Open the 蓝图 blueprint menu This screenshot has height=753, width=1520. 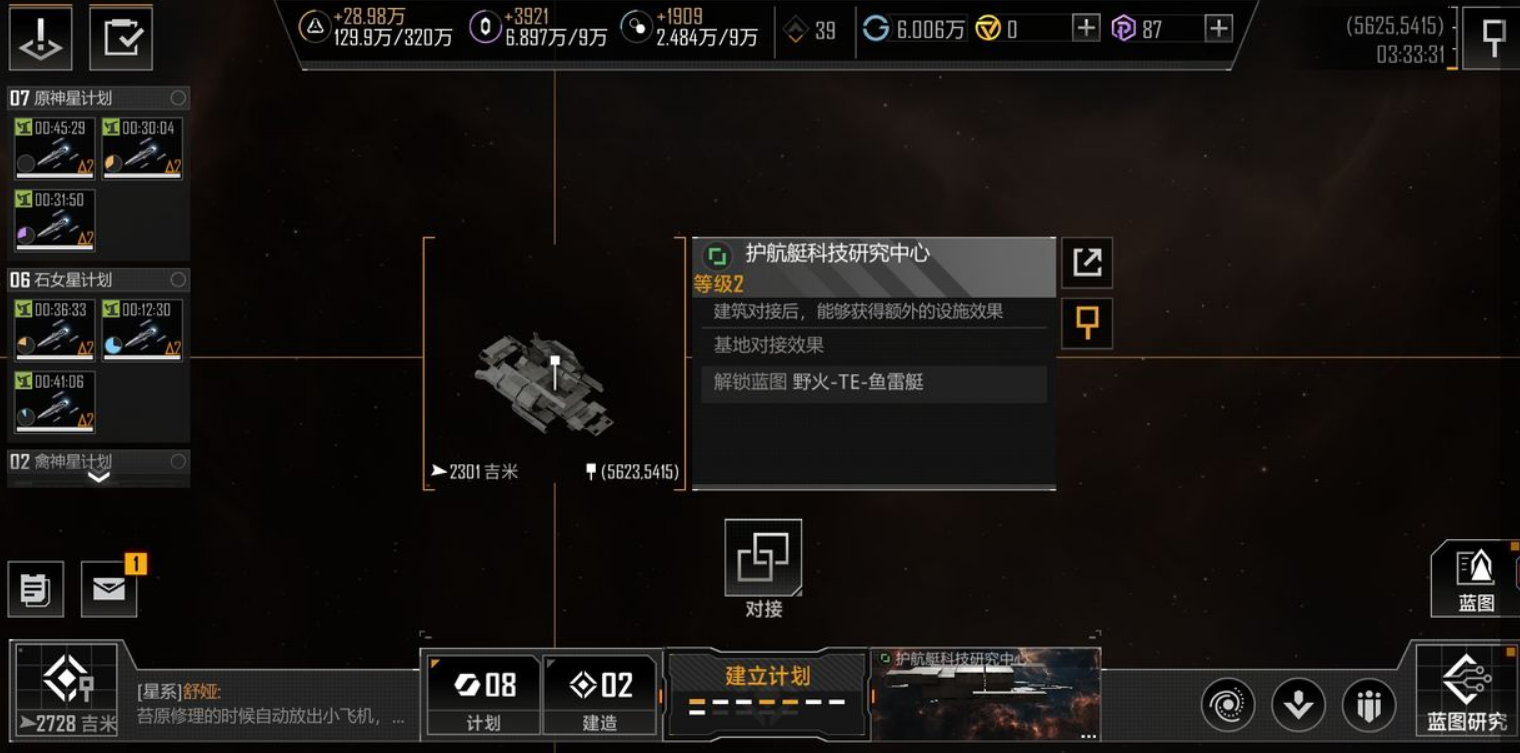coord(1475,577)
